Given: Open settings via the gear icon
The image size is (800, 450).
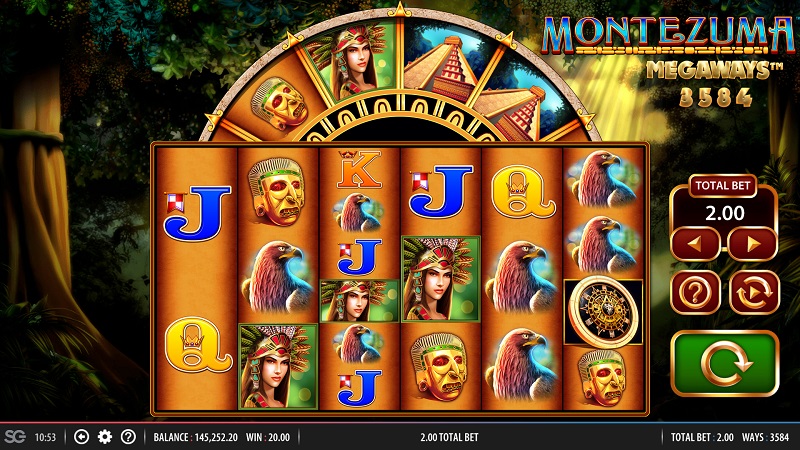Looking at the screenshot, I should 105,437.
